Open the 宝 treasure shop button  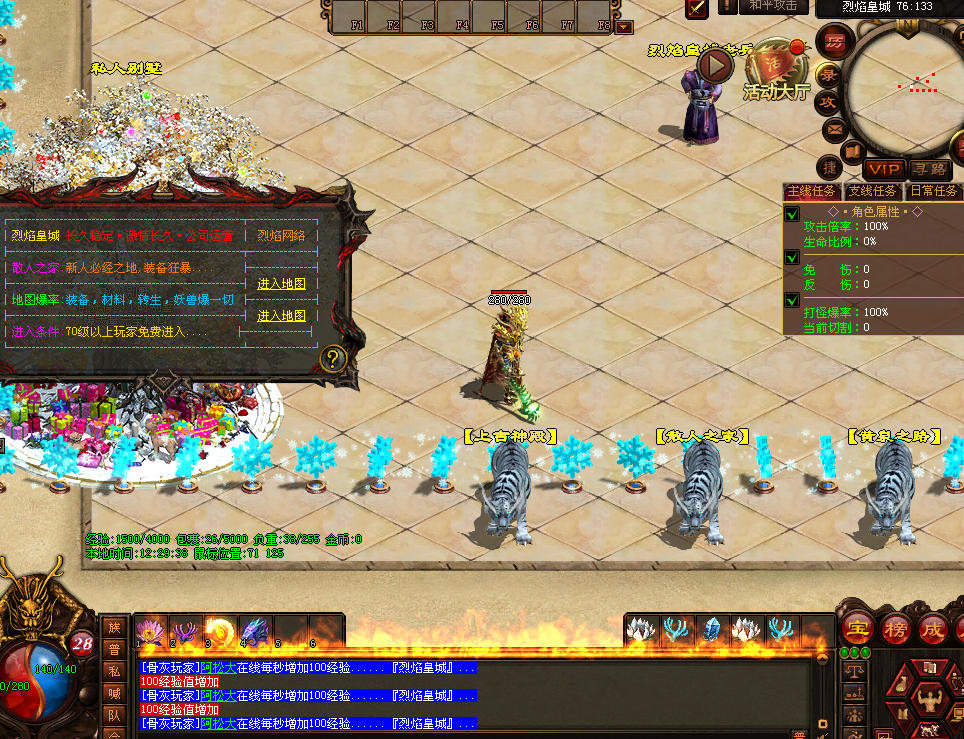pos(856,629)
